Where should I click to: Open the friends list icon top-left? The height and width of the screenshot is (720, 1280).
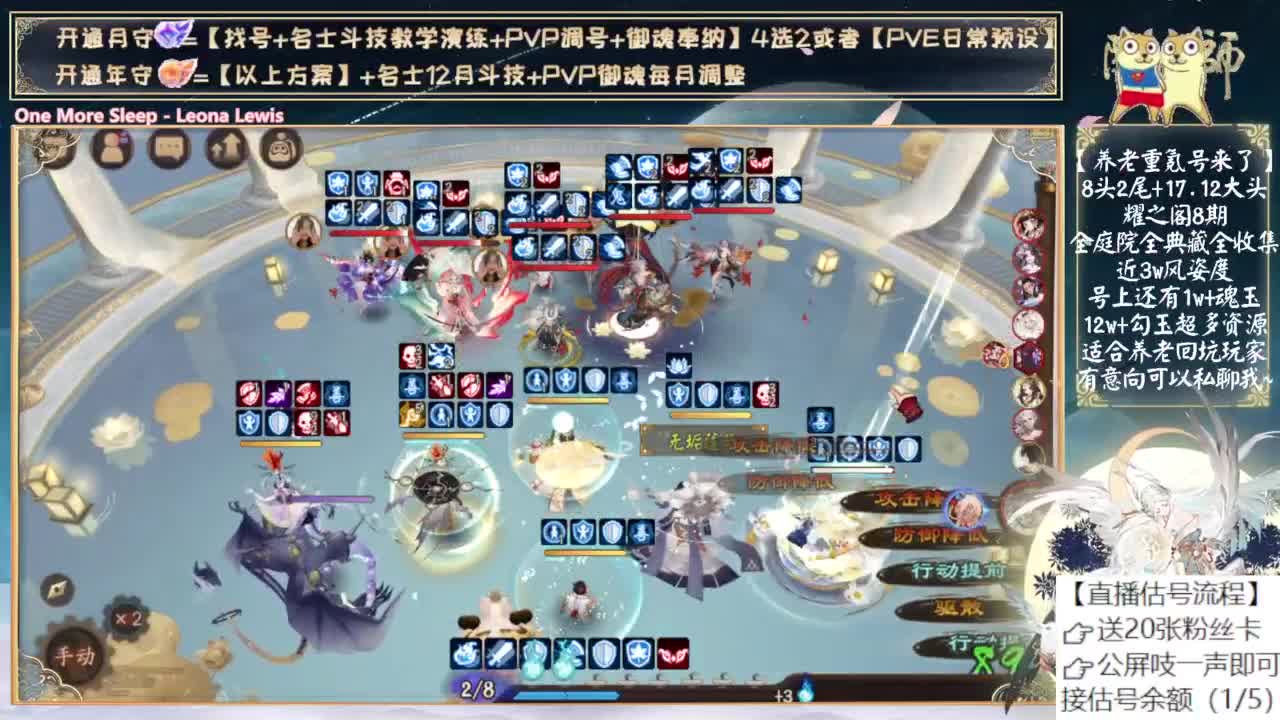[x=112, y=148]
